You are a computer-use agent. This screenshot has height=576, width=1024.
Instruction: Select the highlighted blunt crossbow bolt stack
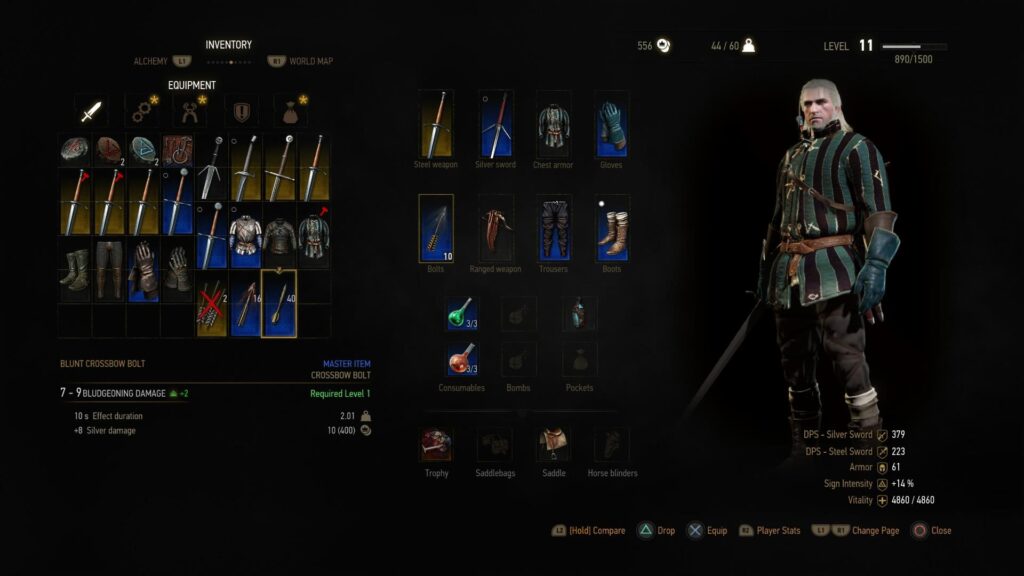click(279, 303)
